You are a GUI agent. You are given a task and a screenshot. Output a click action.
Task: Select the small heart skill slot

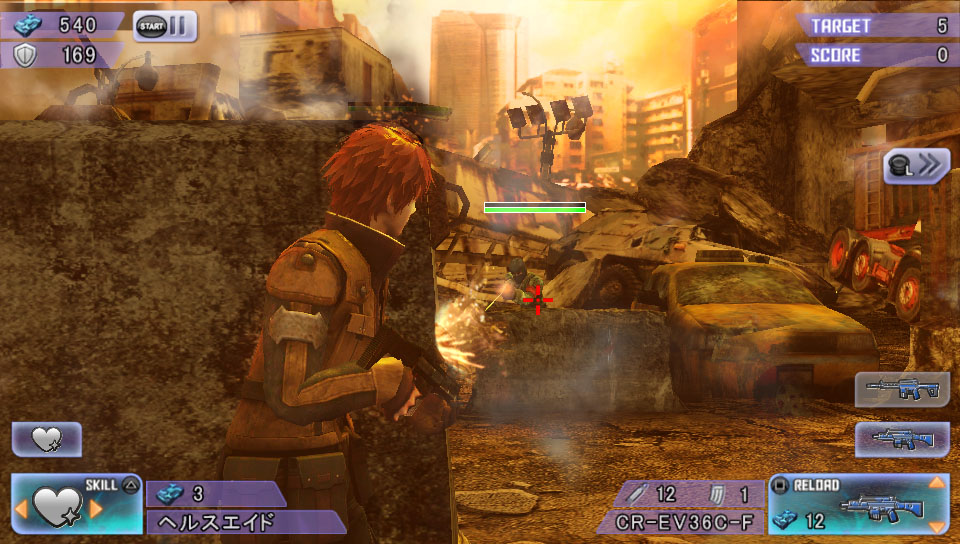[x=46, y=438]
